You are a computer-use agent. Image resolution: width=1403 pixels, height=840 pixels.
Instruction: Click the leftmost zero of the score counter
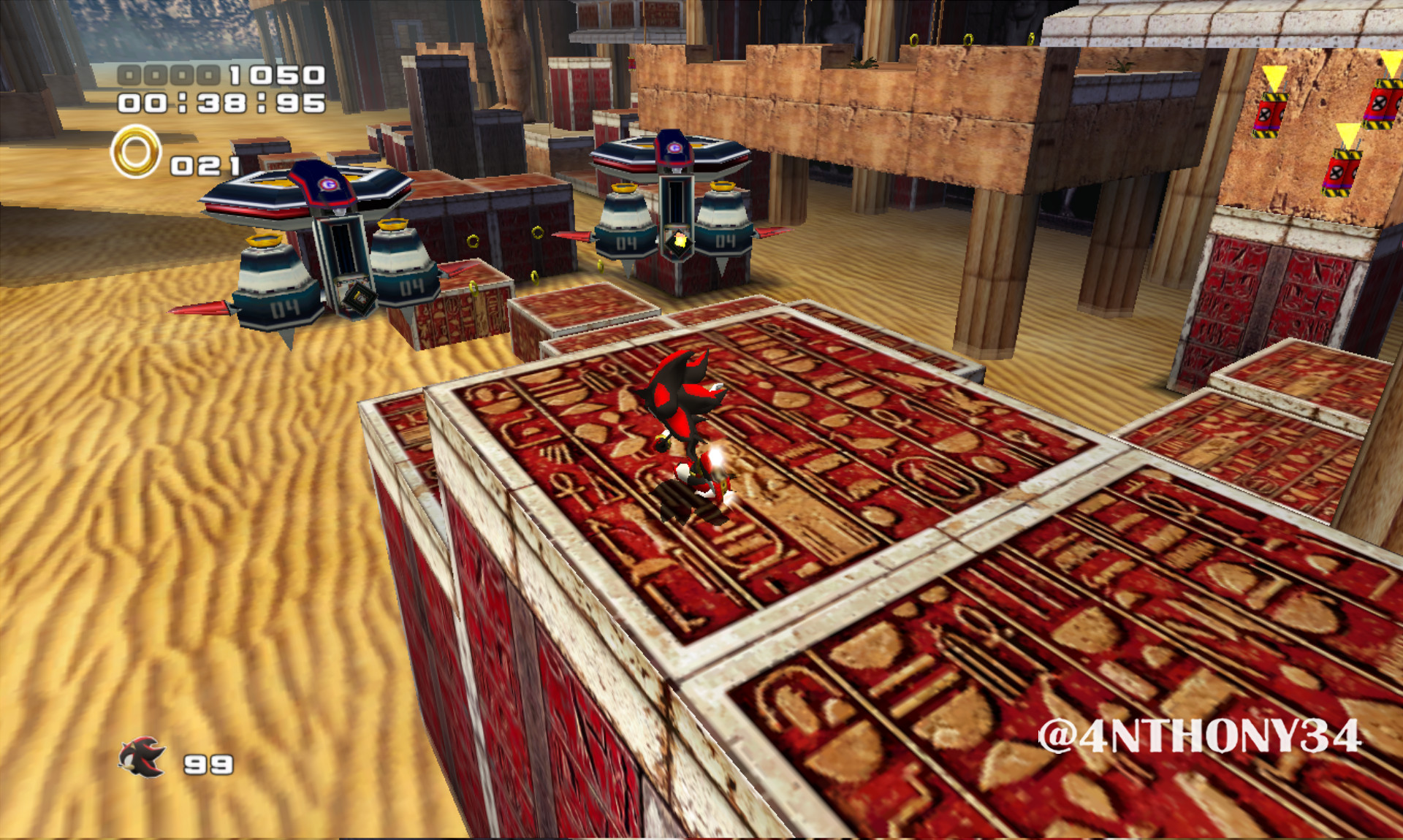128,73
